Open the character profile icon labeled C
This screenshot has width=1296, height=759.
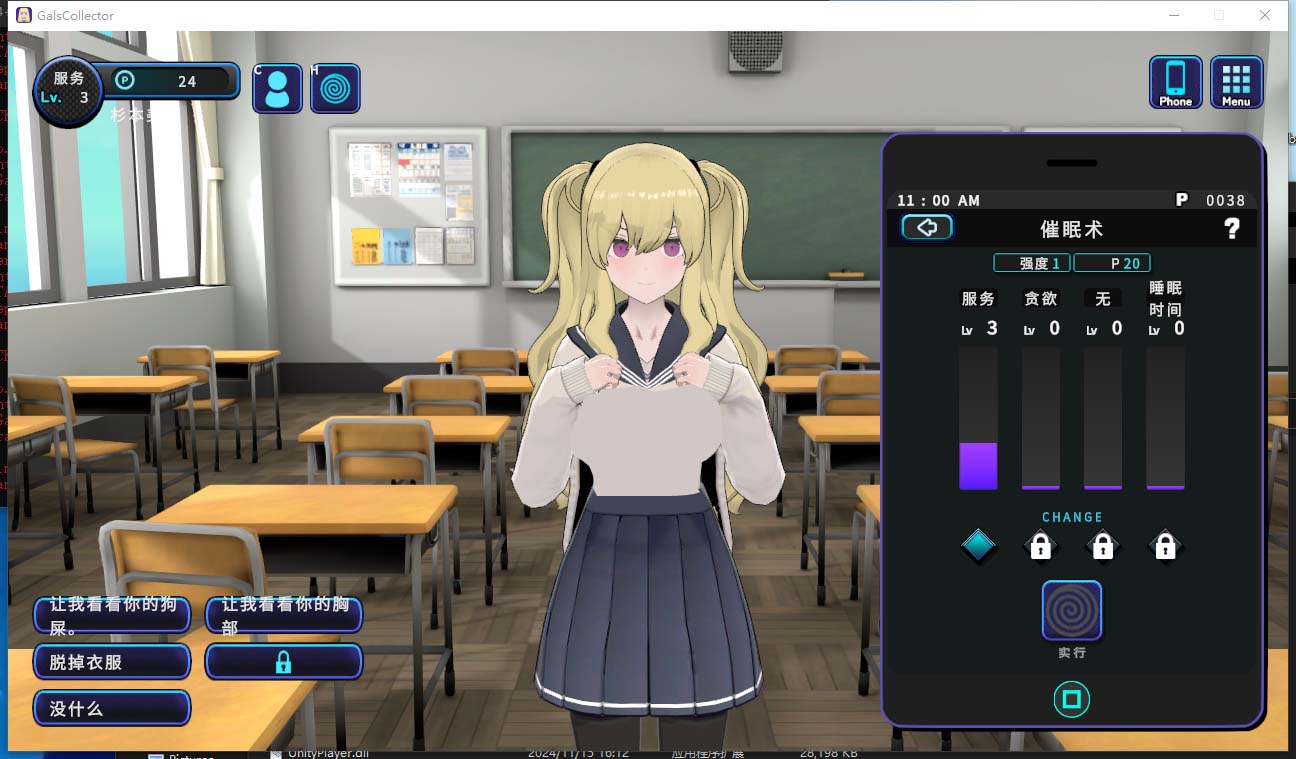point(277,88)
